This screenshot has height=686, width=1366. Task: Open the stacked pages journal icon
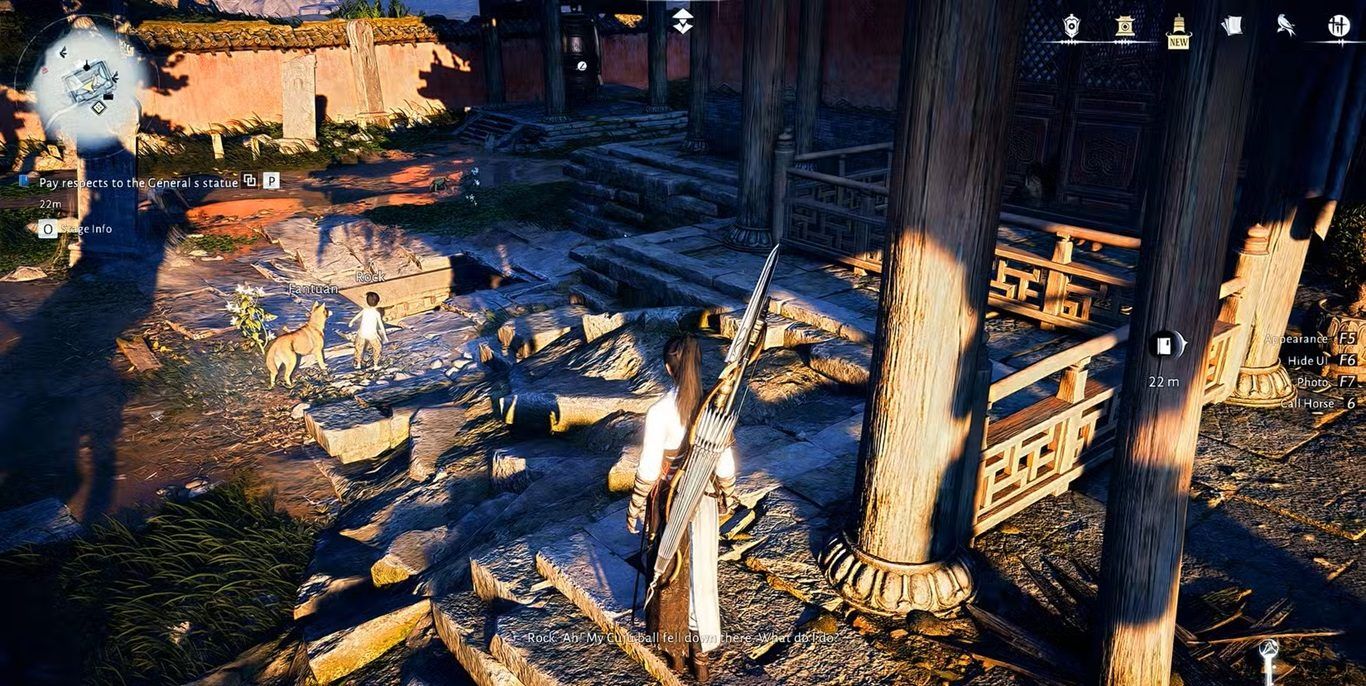(1232, 26)
